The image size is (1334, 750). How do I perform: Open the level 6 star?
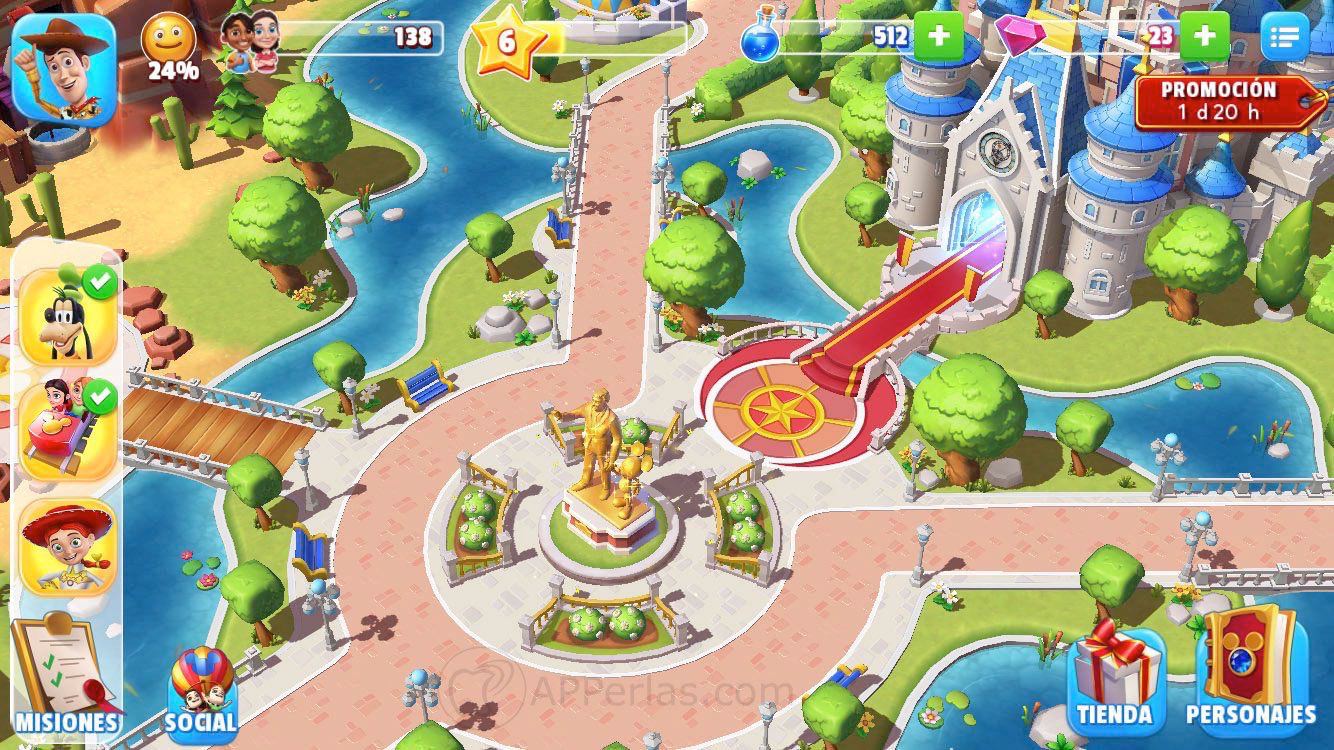pyautogui.click(x=508, y=42)
